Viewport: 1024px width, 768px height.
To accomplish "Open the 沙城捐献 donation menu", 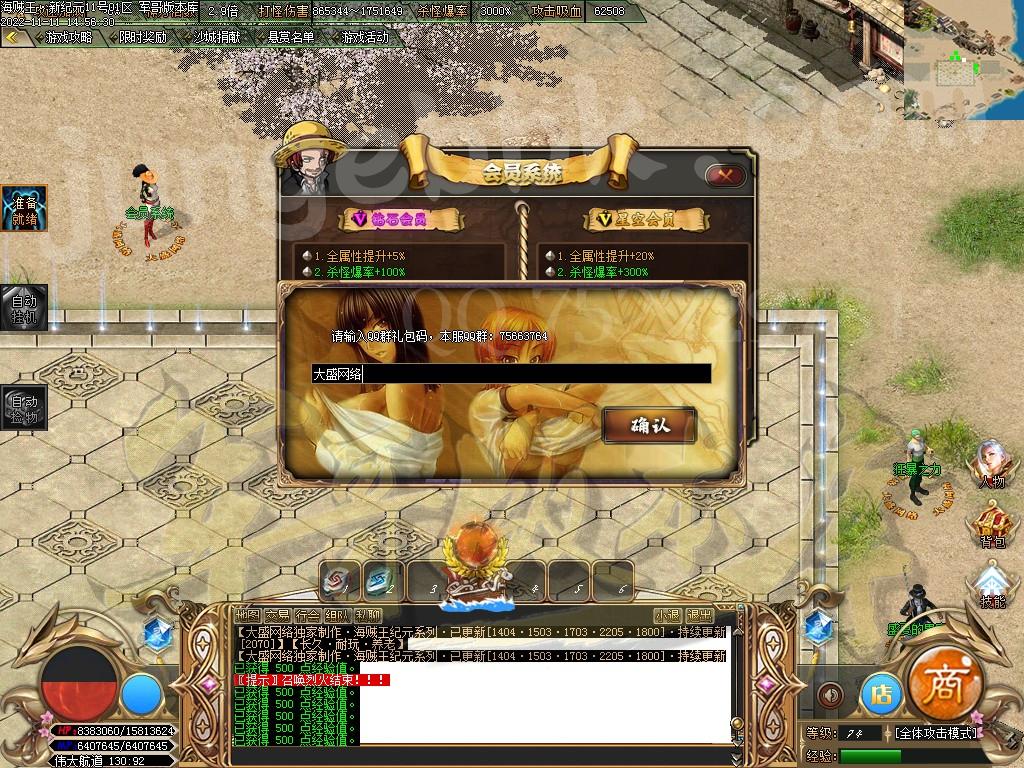I will click(x=217, y=37).
